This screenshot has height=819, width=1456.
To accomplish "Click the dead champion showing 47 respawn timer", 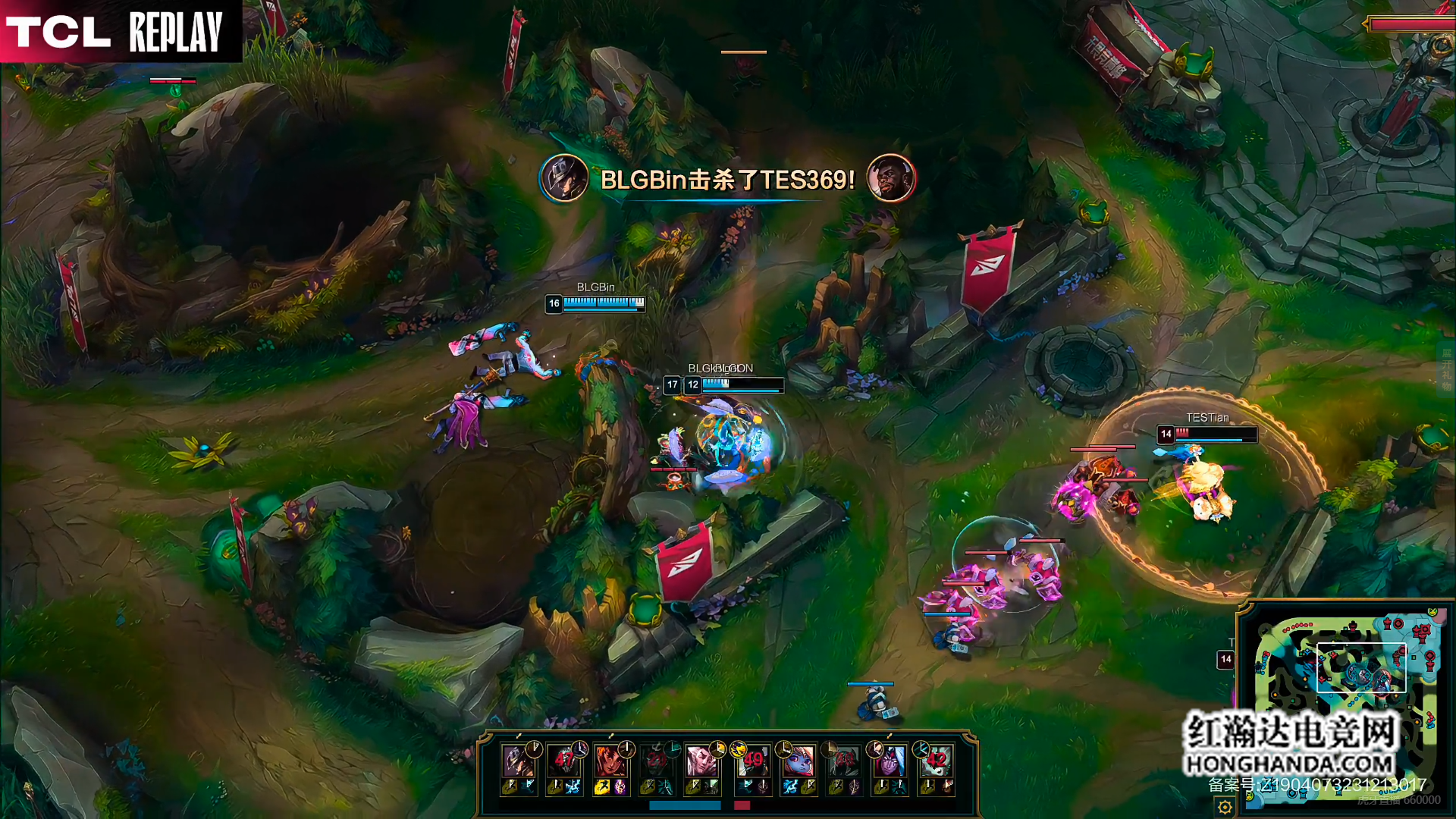I will (563, 760).
